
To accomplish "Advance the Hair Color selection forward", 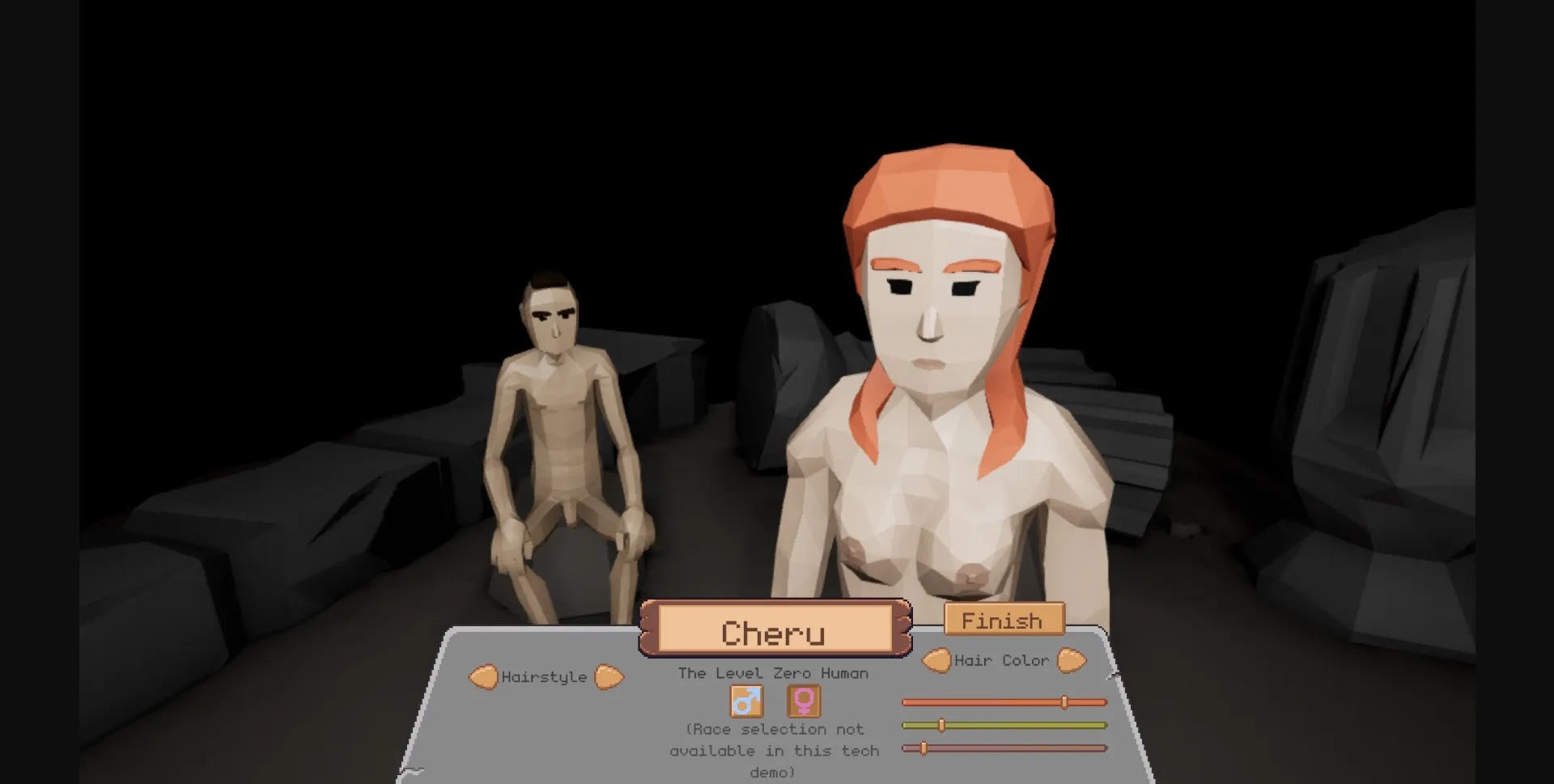I will tap(1072, 659).
